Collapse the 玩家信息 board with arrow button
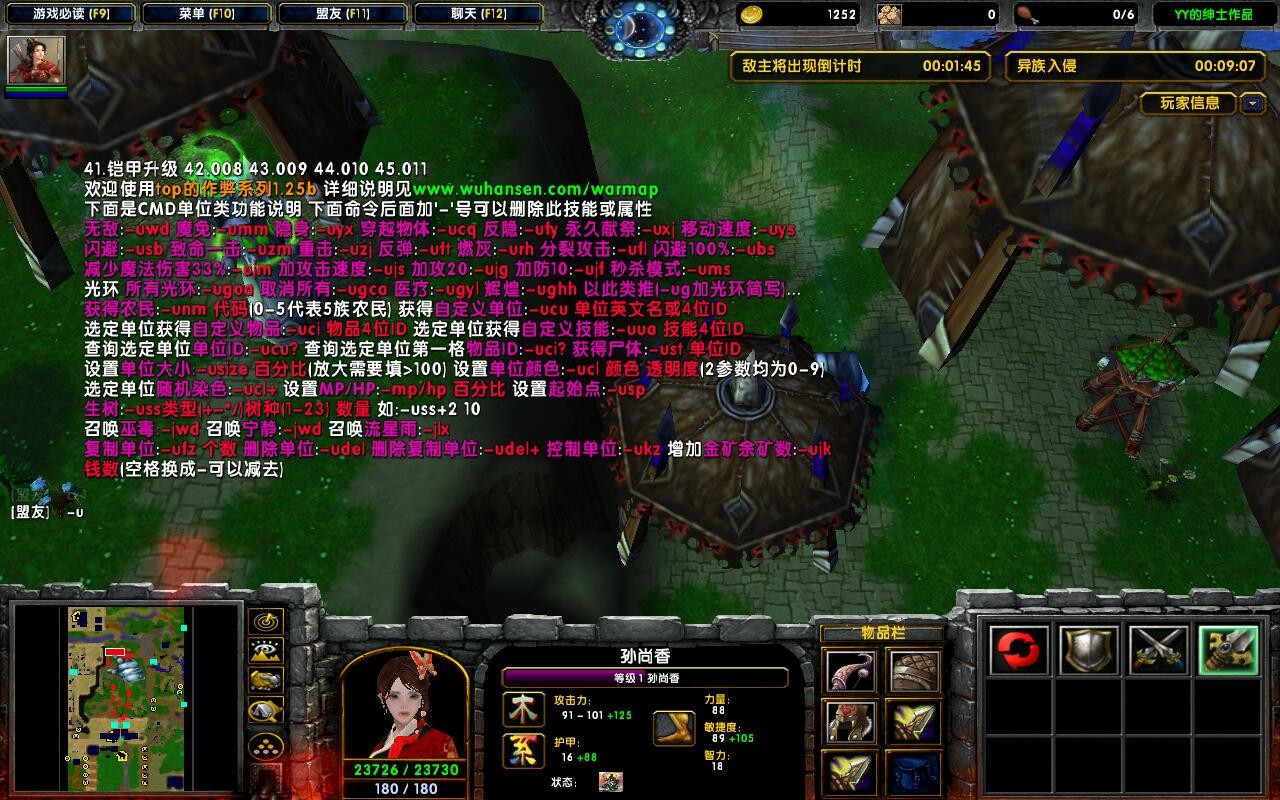 (x=1252, y=103)
